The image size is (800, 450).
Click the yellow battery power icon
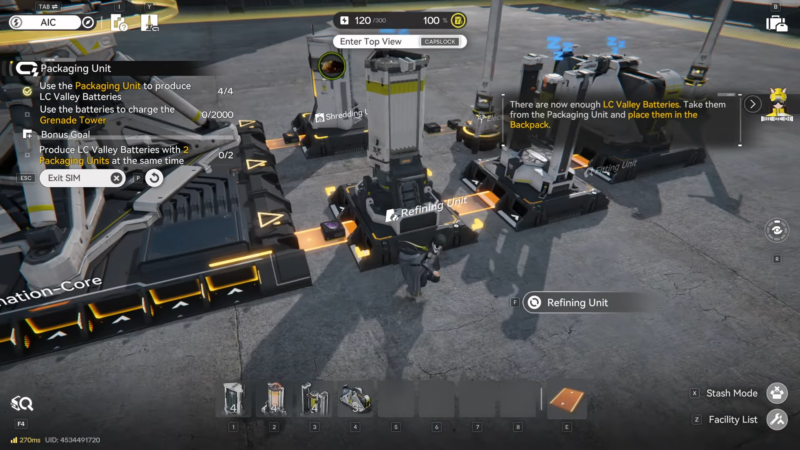tap(457, 21)
